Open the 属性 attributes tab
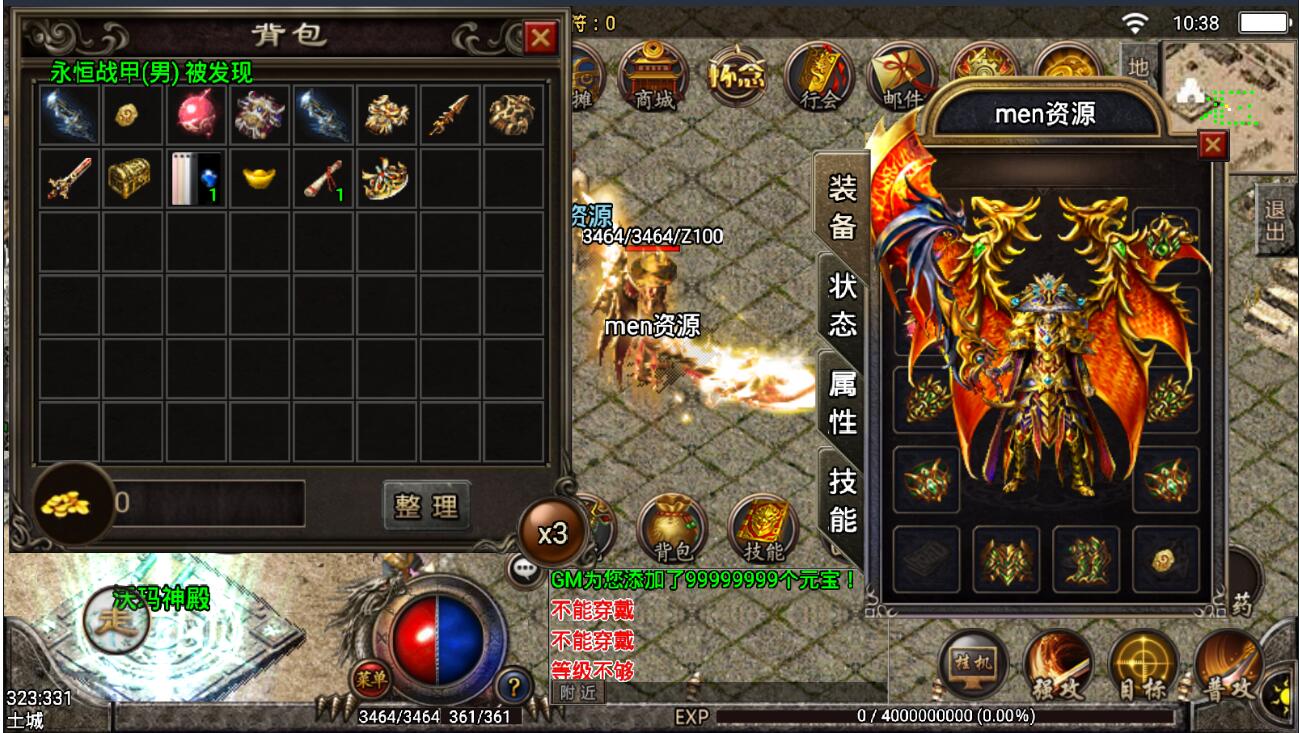Screen dimensions: 1299x733 [x=842, y=401]
